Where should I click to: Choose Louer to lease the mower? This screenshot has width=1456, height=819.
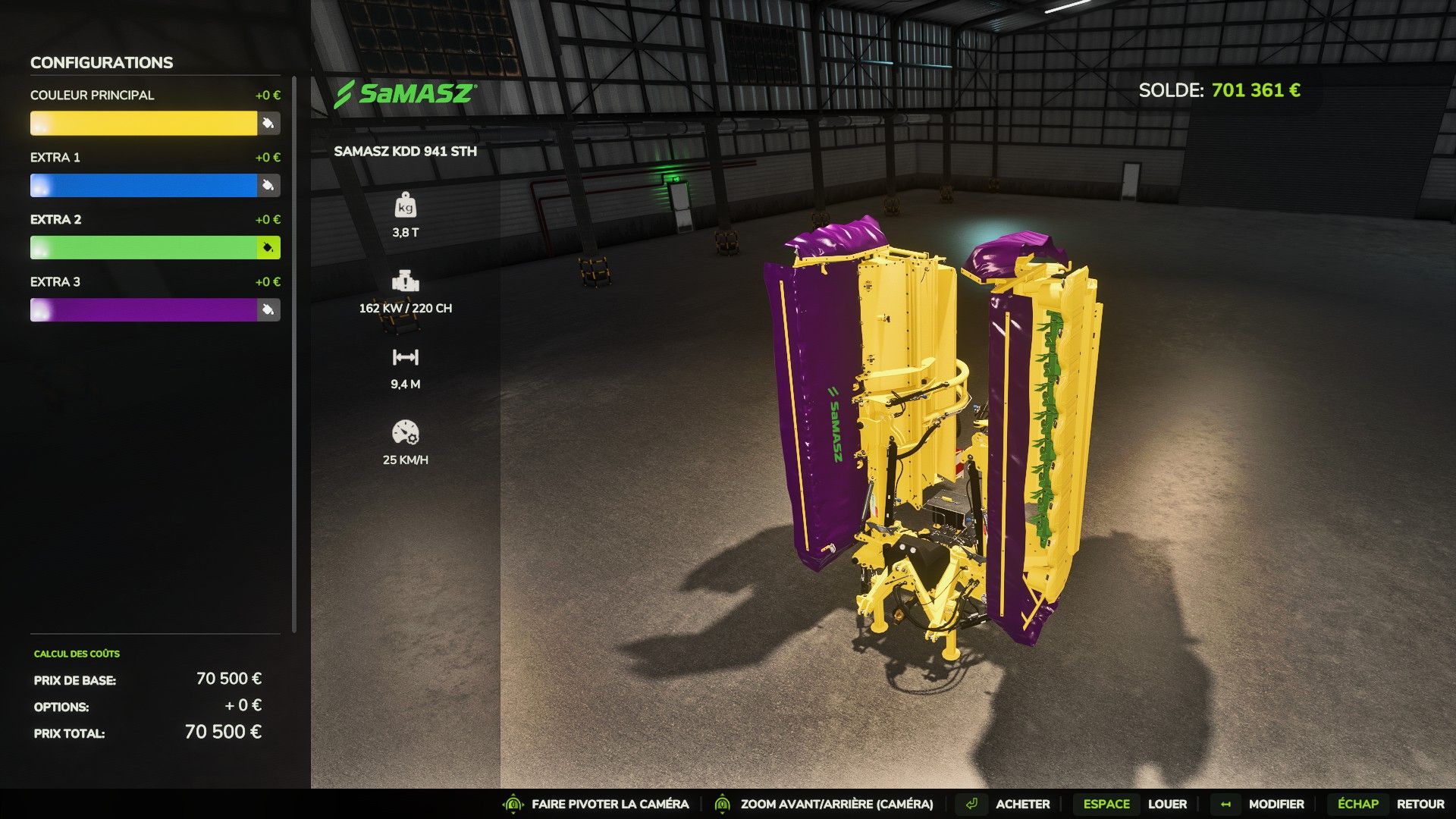coord(1166,804)
